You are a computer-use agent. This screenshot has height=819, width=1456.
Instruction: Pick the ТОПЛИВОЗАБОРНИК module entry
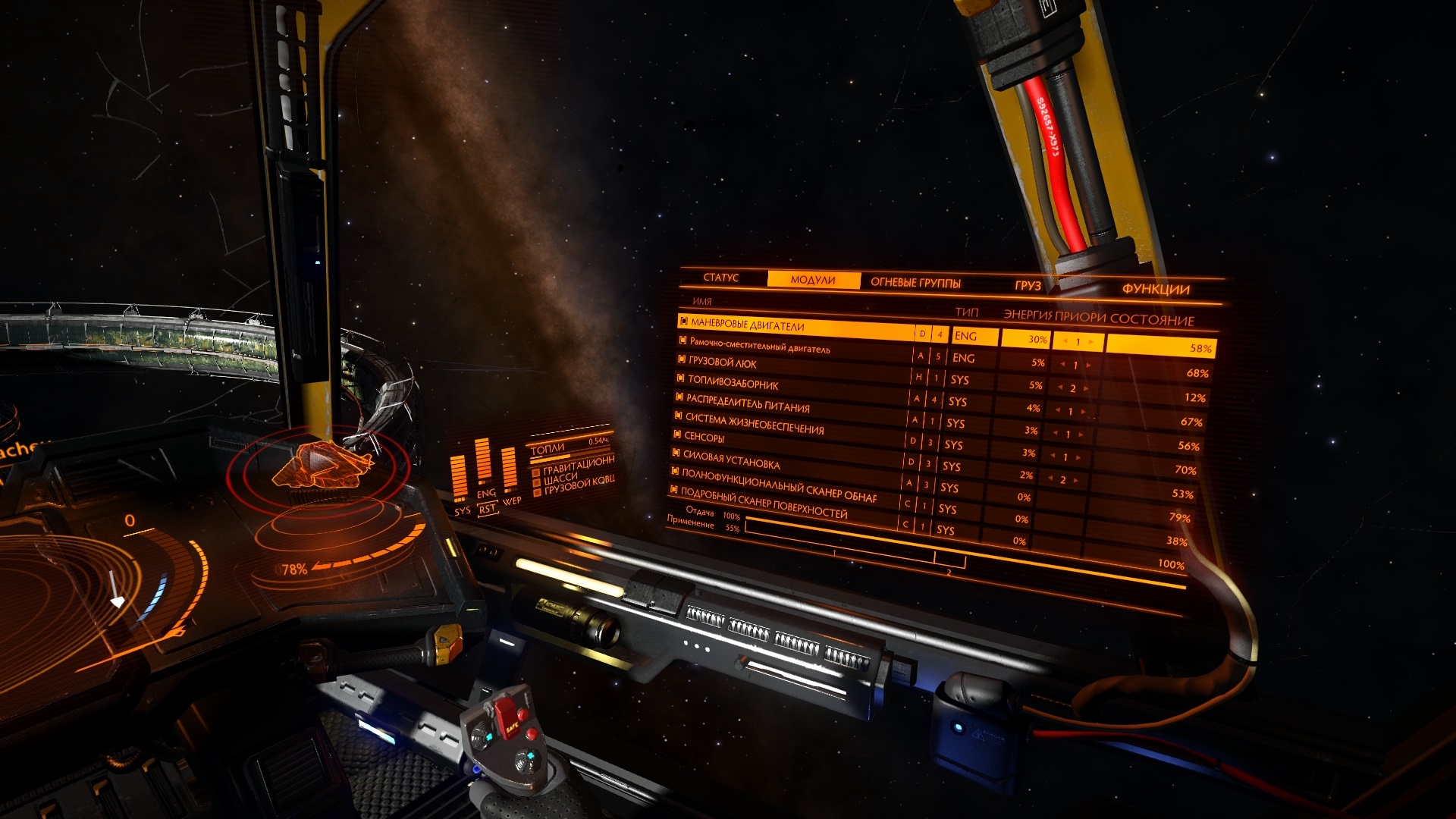click(x=733, y=383)
